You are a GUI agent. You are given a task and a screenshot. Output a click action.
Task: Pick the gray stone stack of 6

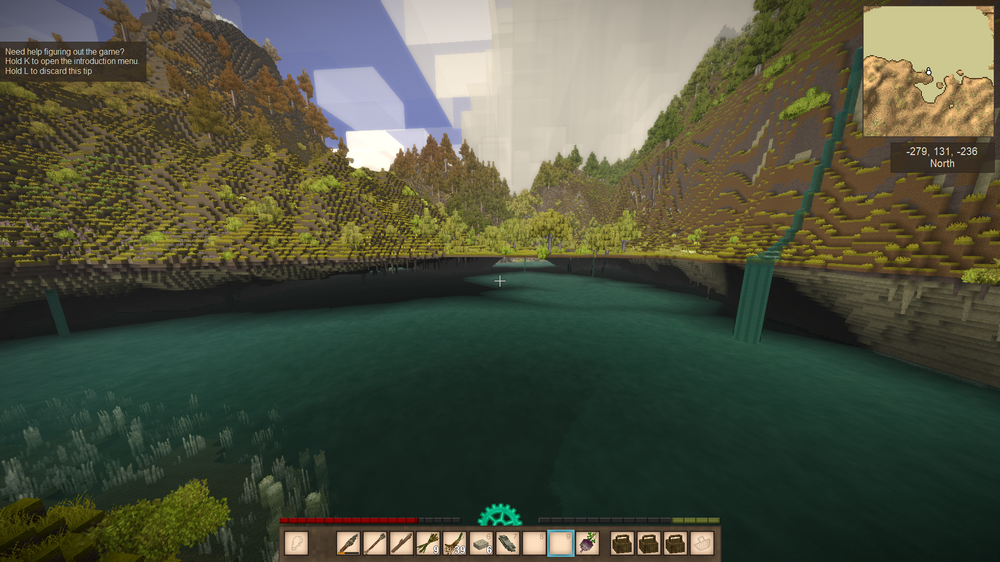481,543
